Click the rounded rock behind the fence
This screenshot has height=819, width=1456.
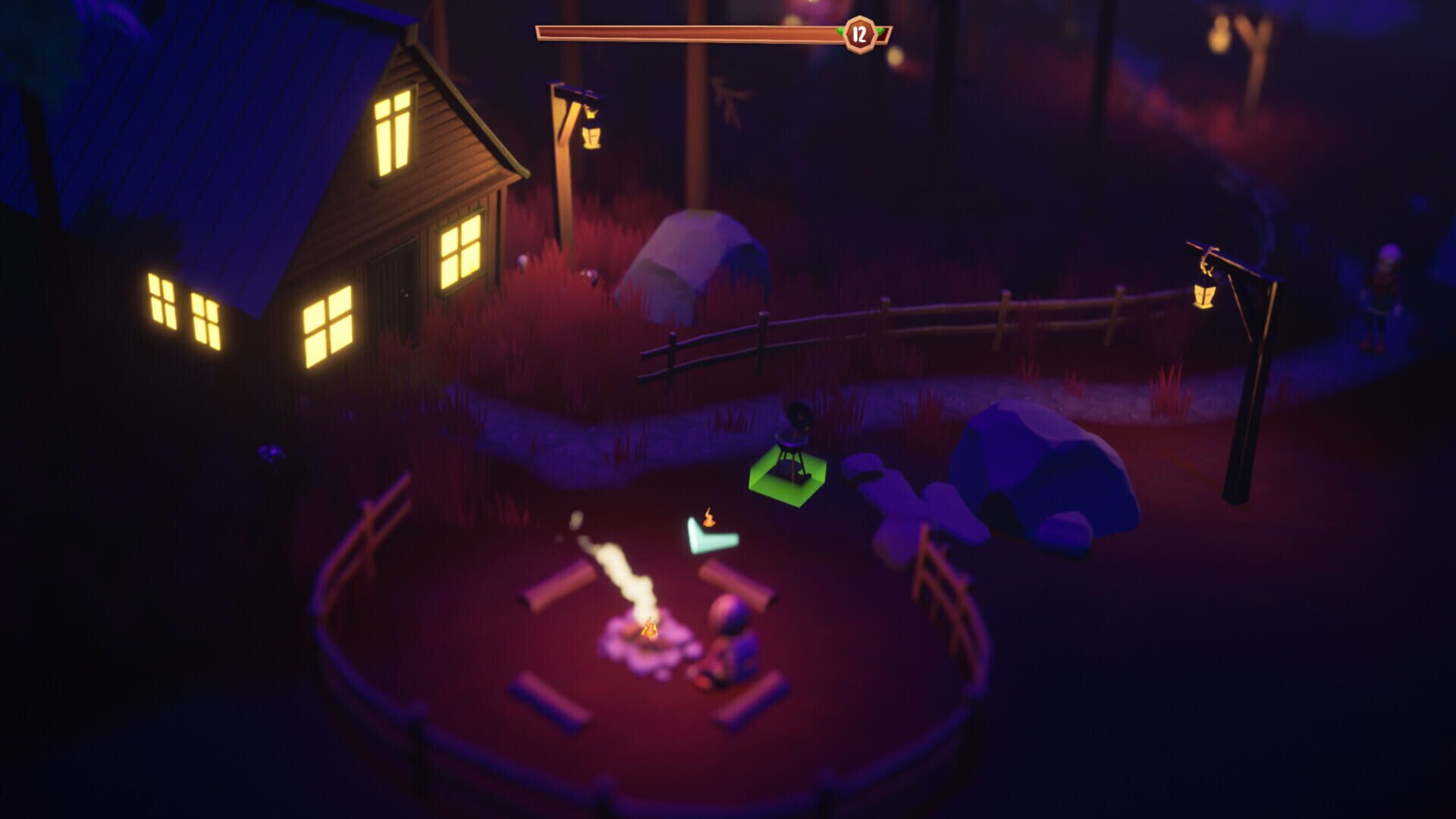coord(690,258)
